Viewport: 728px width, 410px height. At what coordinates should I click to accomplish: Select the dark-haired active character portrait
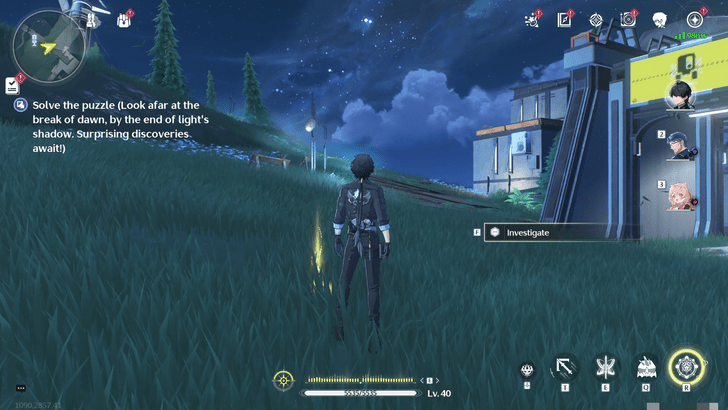[x=684, y=95]
